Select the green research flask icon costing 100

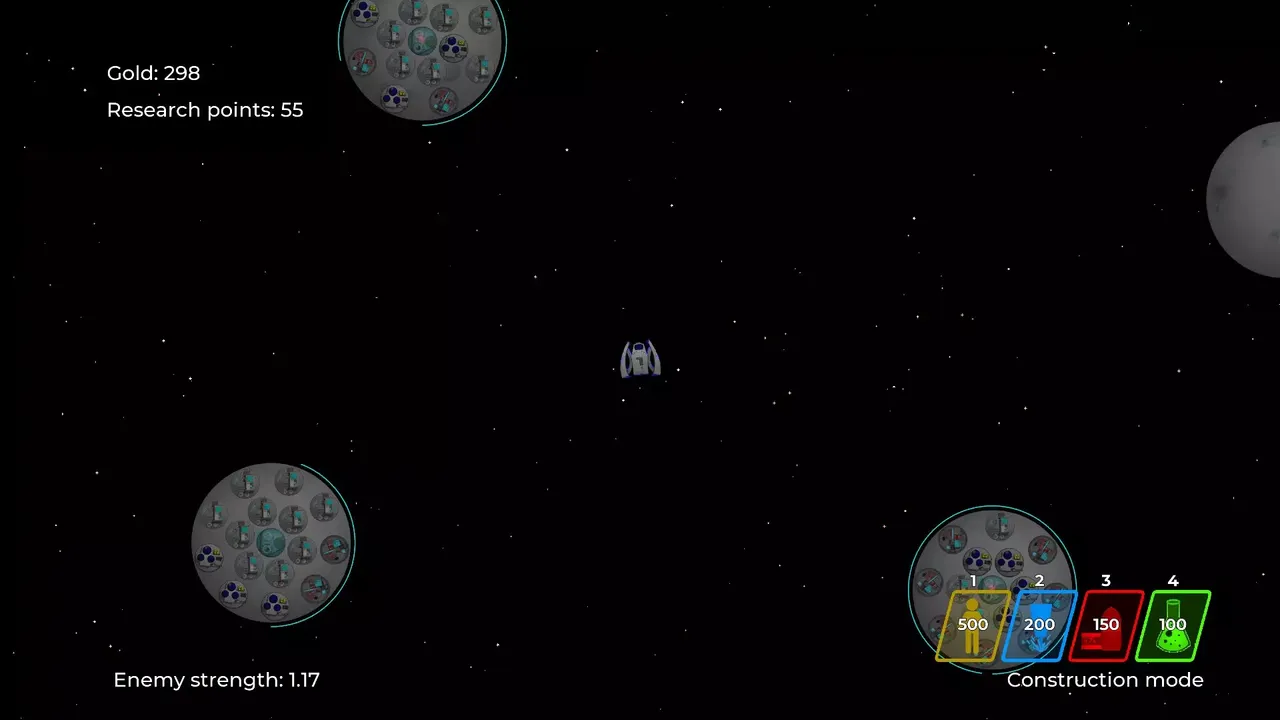tap(1173, 624)
